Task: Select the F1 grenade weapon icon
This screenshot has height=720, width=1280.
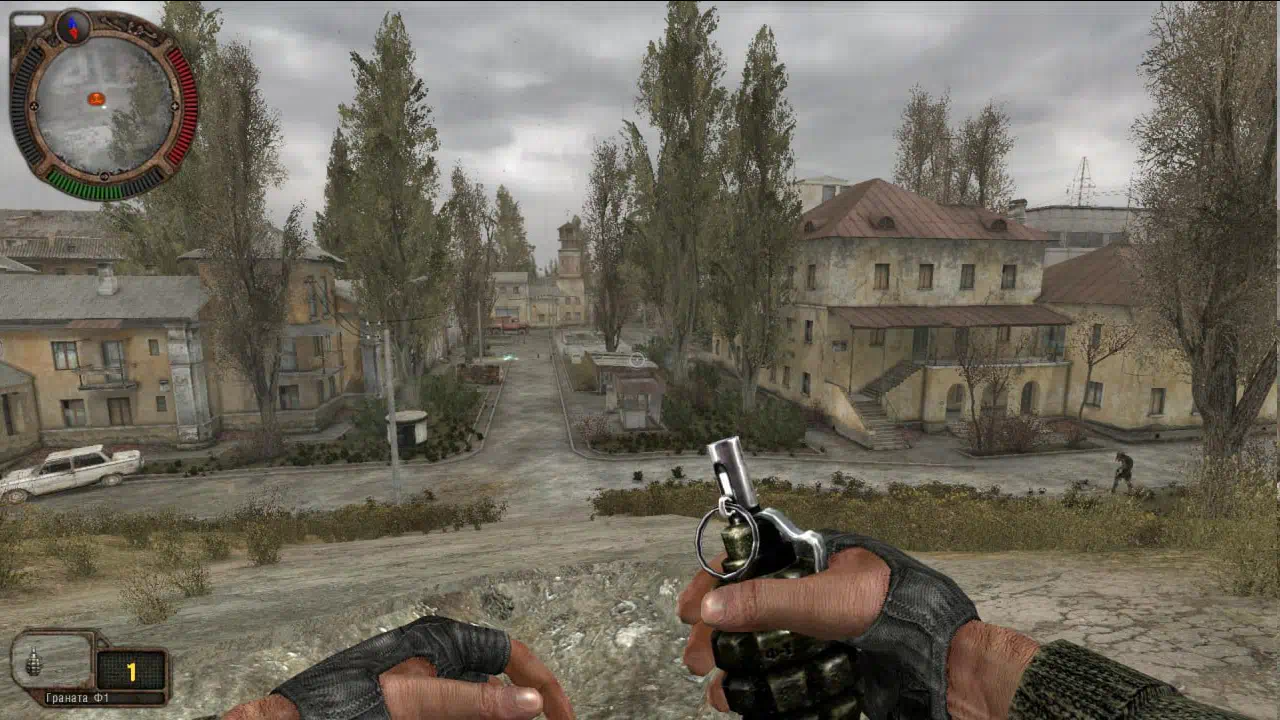Action: pyautogui.click(x=35, y=662)
